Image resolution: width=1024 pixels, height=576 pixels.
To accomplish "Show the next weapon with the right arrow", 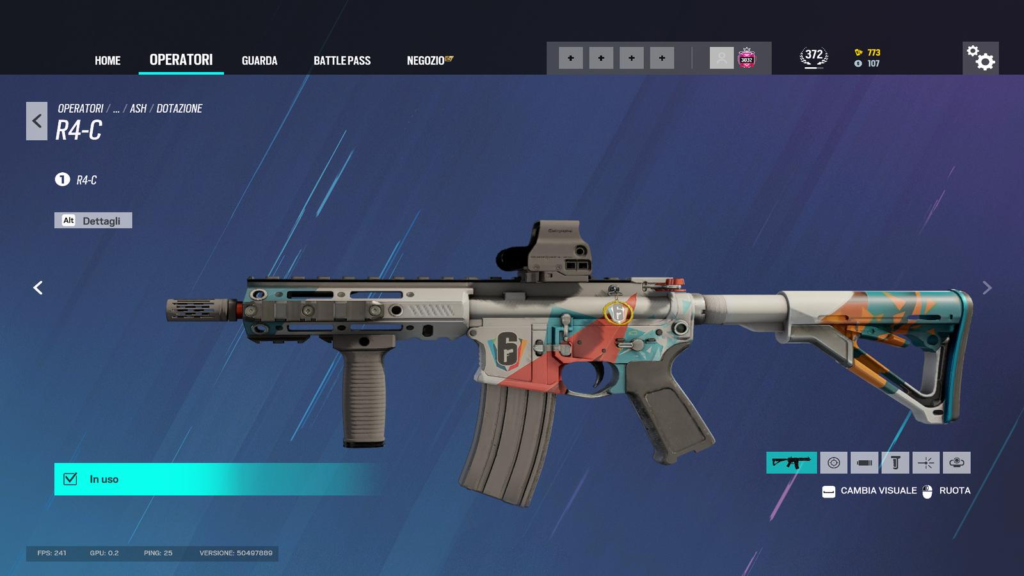I will pos(987,288).
